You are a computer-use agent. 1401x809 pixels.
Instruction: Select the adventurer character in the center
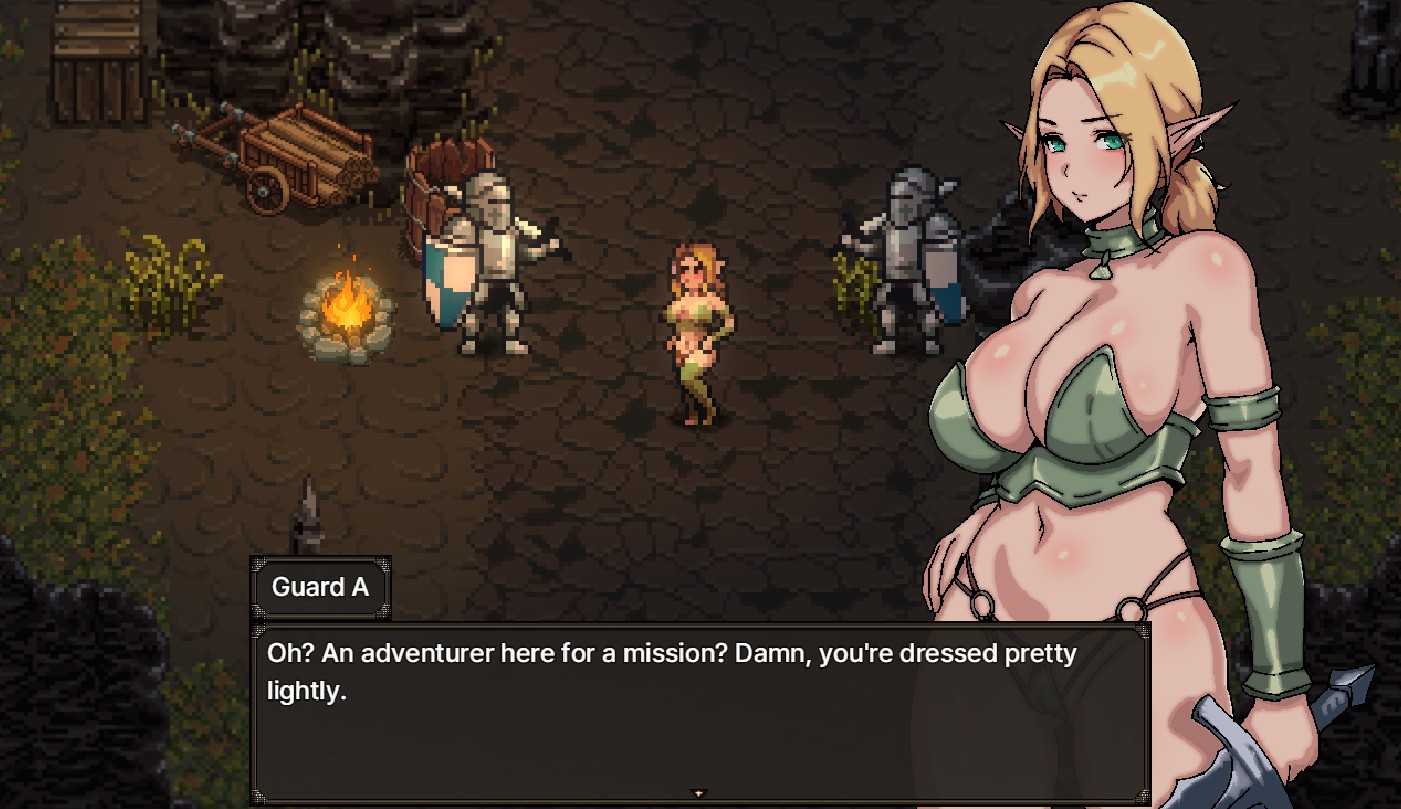point(698,330)
